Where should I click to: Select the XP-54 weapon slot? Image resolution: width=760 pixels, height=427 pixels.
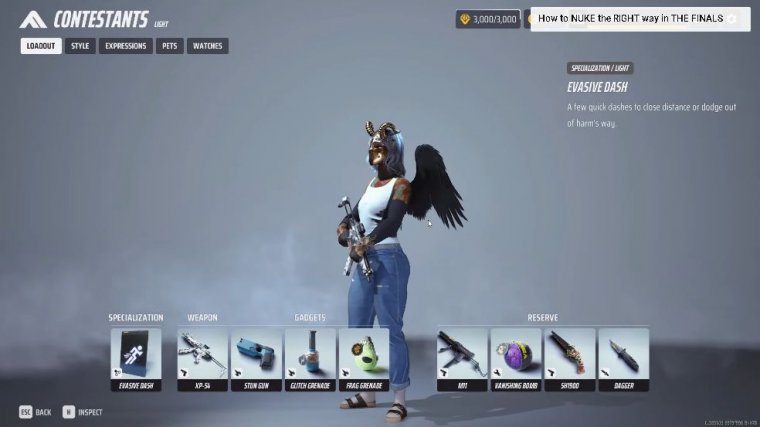click(x=203, y=359)
